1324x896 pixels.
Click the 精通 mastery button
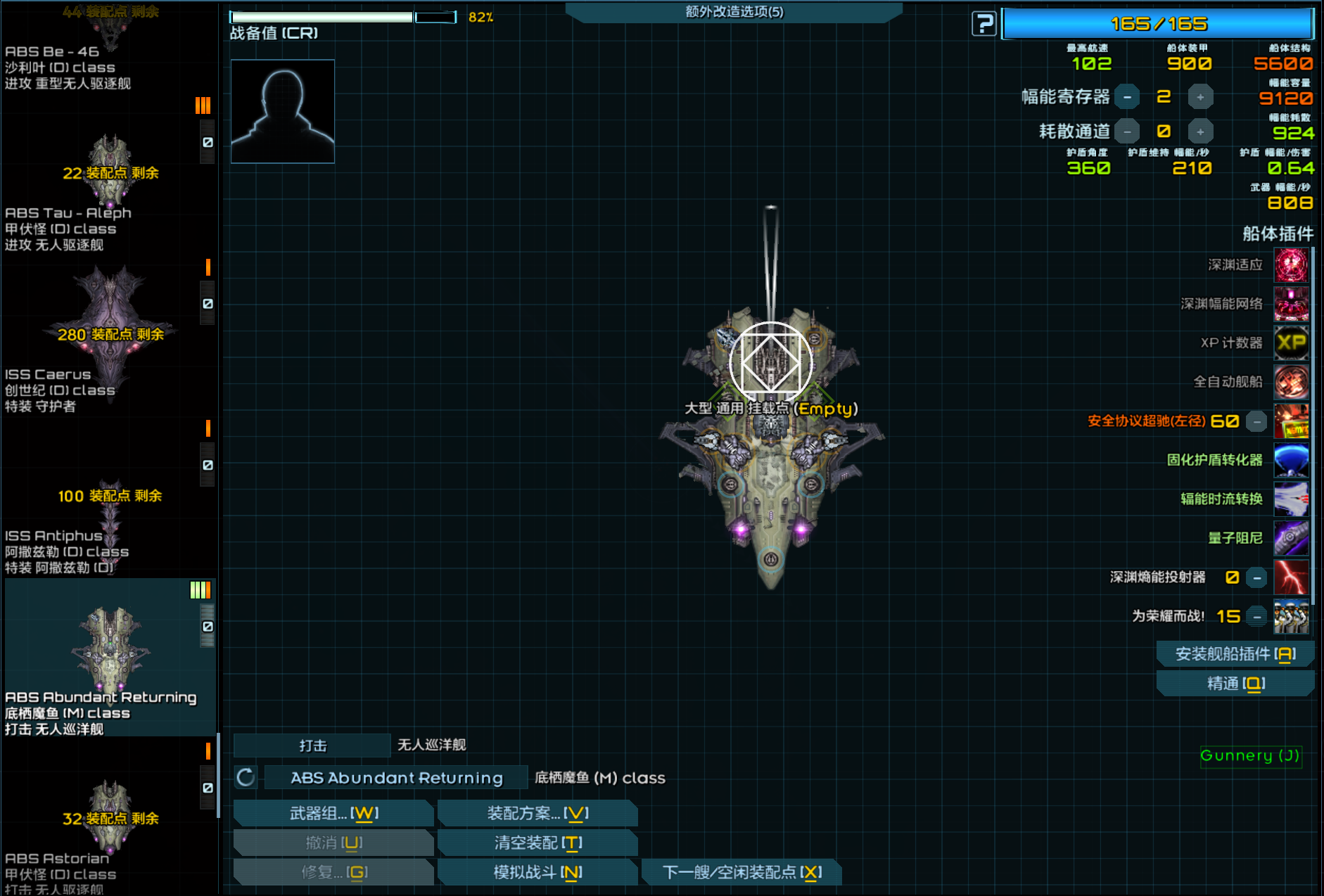click(1235, 684)
